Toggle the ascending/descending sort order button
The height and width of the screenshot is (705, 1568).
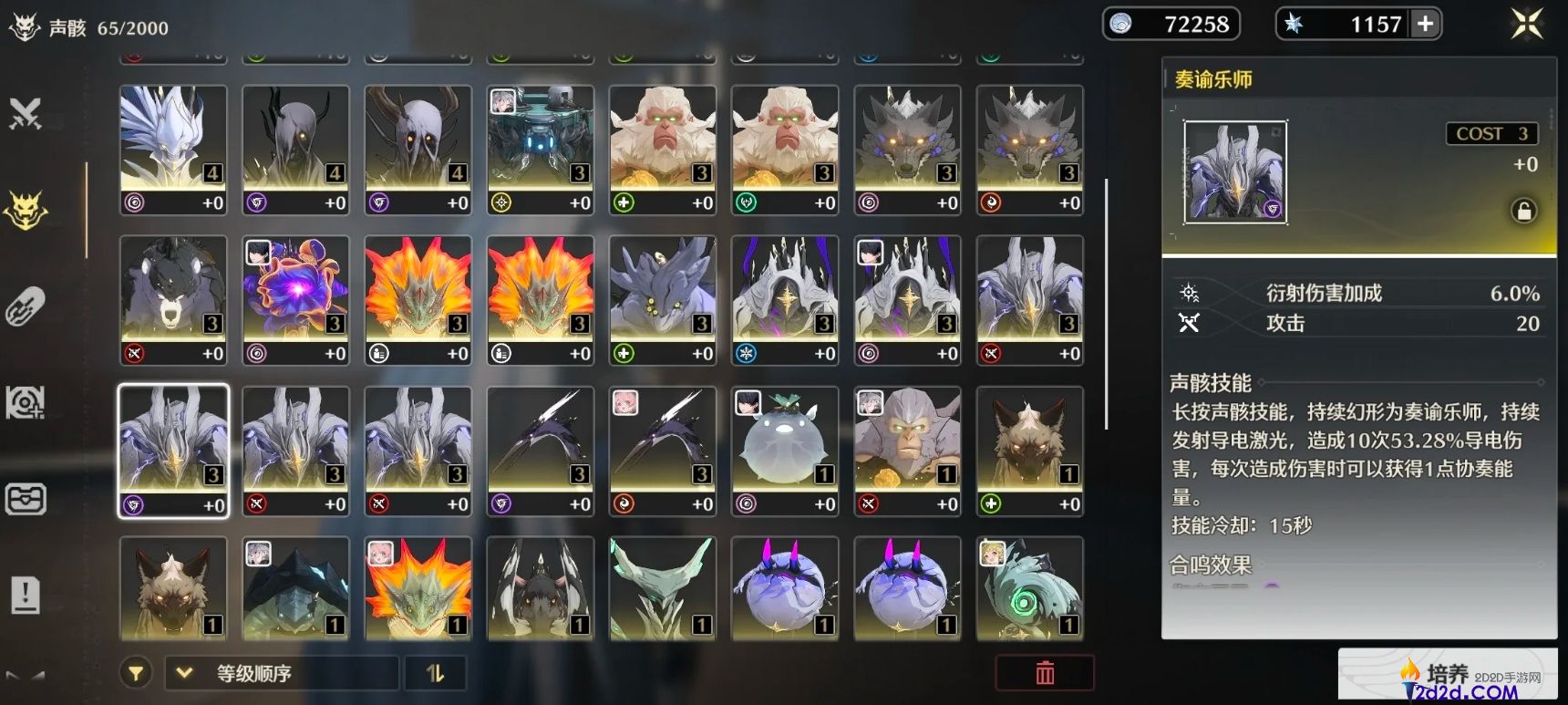(436, 674)
